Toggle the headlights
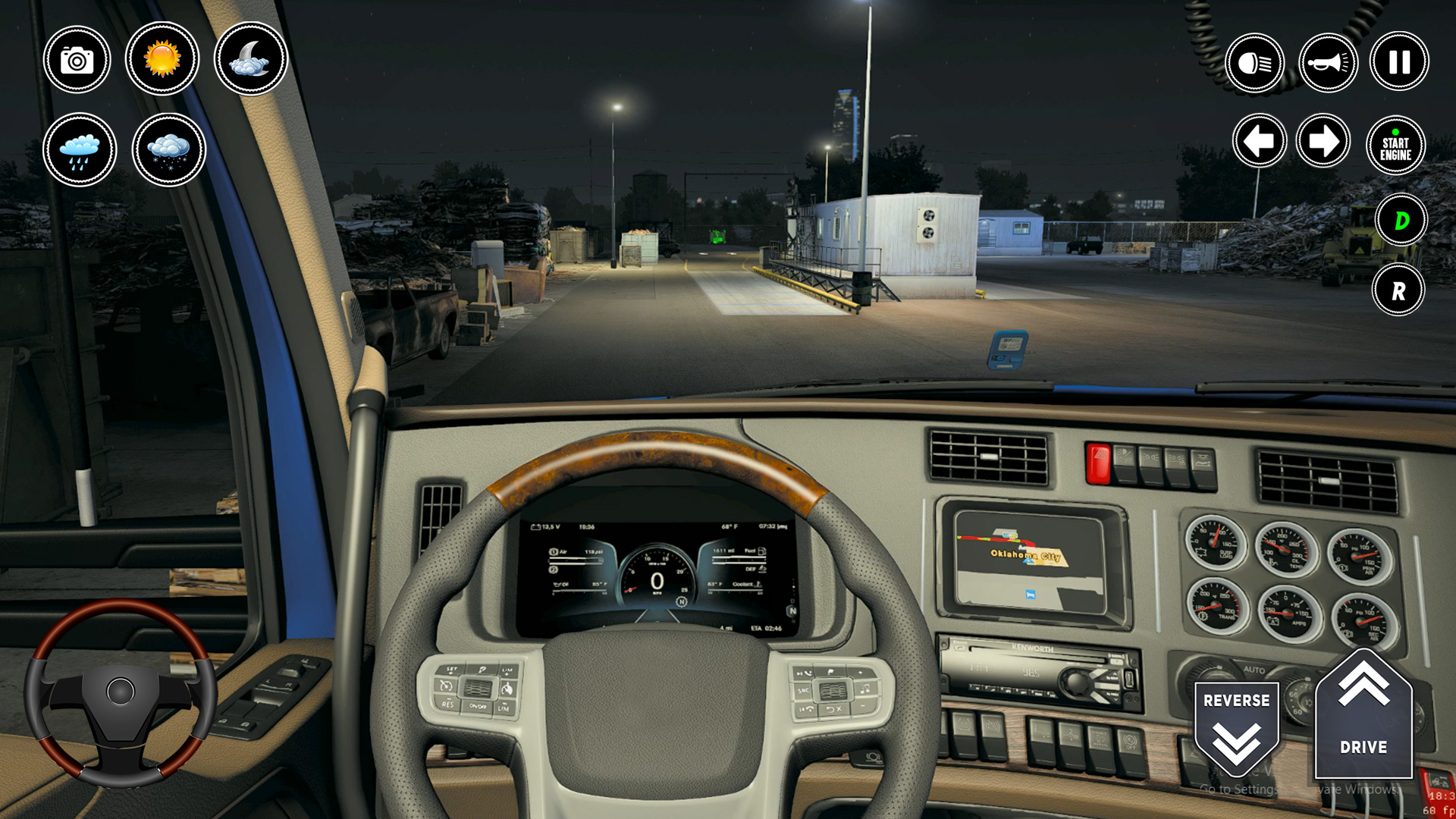The height and width of the screenshot is (819, 1456). pos(1256,62)
